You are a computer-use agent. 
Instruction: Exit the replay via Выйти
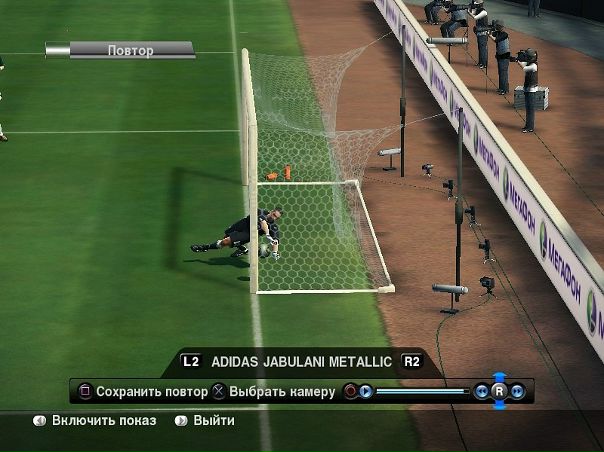pos(213,421)
